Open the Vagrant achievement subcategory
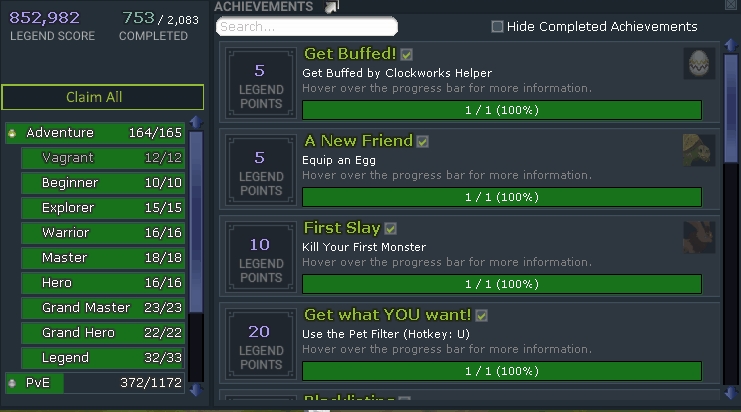This screenshot has height=412, width=741. [x=103, y=158]
